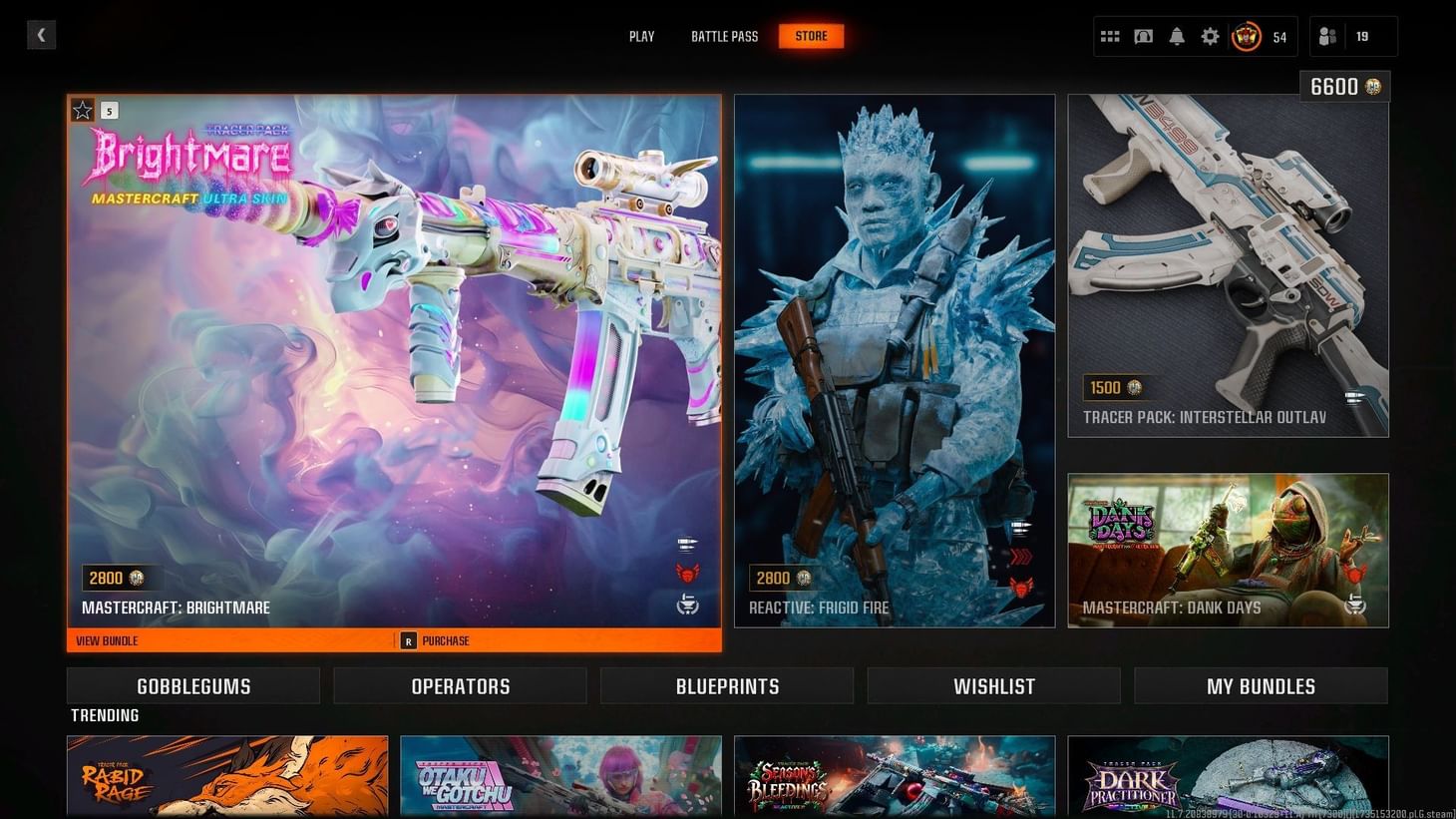Screen dimensions: 1456x819
Task: Switch to the Battle Pass tab
Action: point(724,36)
